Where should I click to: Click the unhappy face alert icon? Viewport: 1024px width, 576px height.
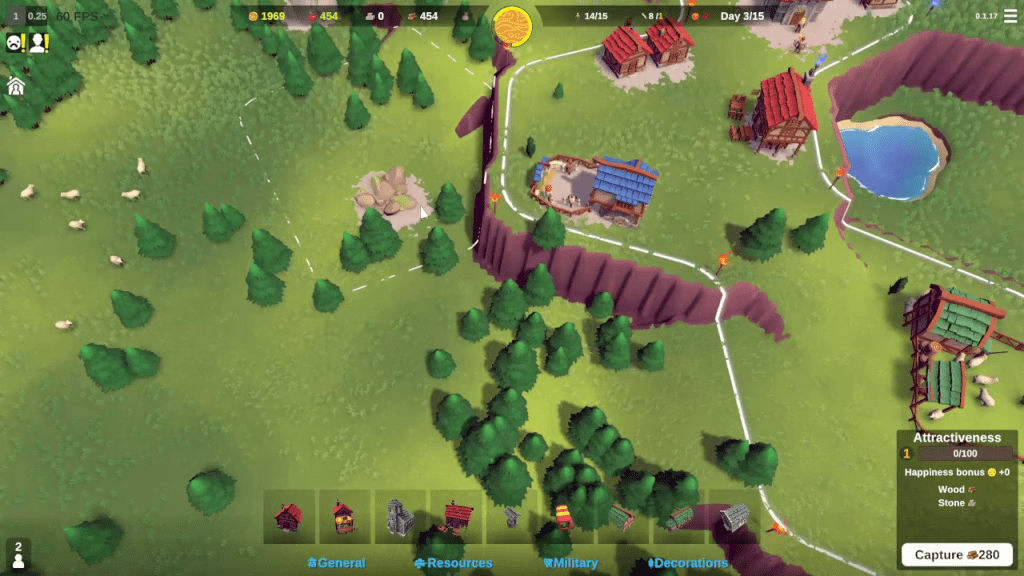click(14, 43)
